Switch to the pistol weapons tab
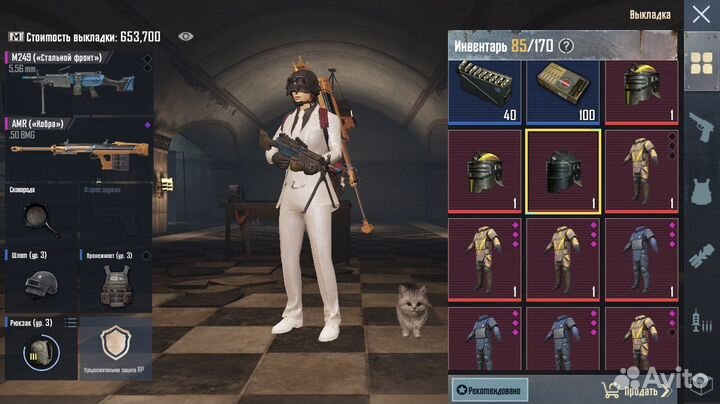Image resolution: width=720 pixels, height=404 pixels. (699, 124)
